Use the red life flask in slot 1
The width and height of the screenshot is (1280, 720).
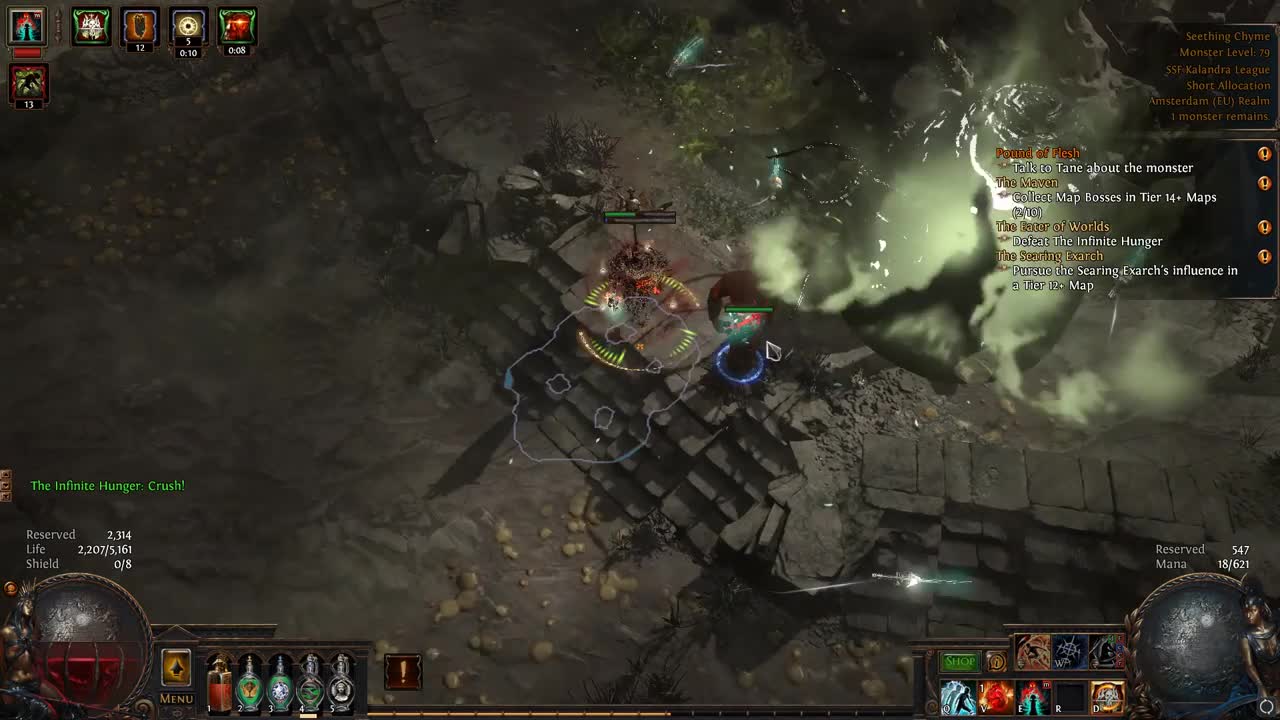tap(219, 683)
